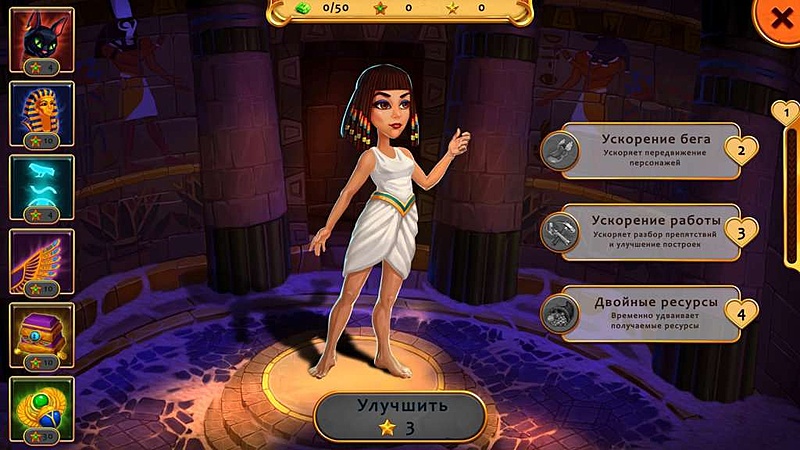Select the golden wing thumbnail

pos(41,261)
